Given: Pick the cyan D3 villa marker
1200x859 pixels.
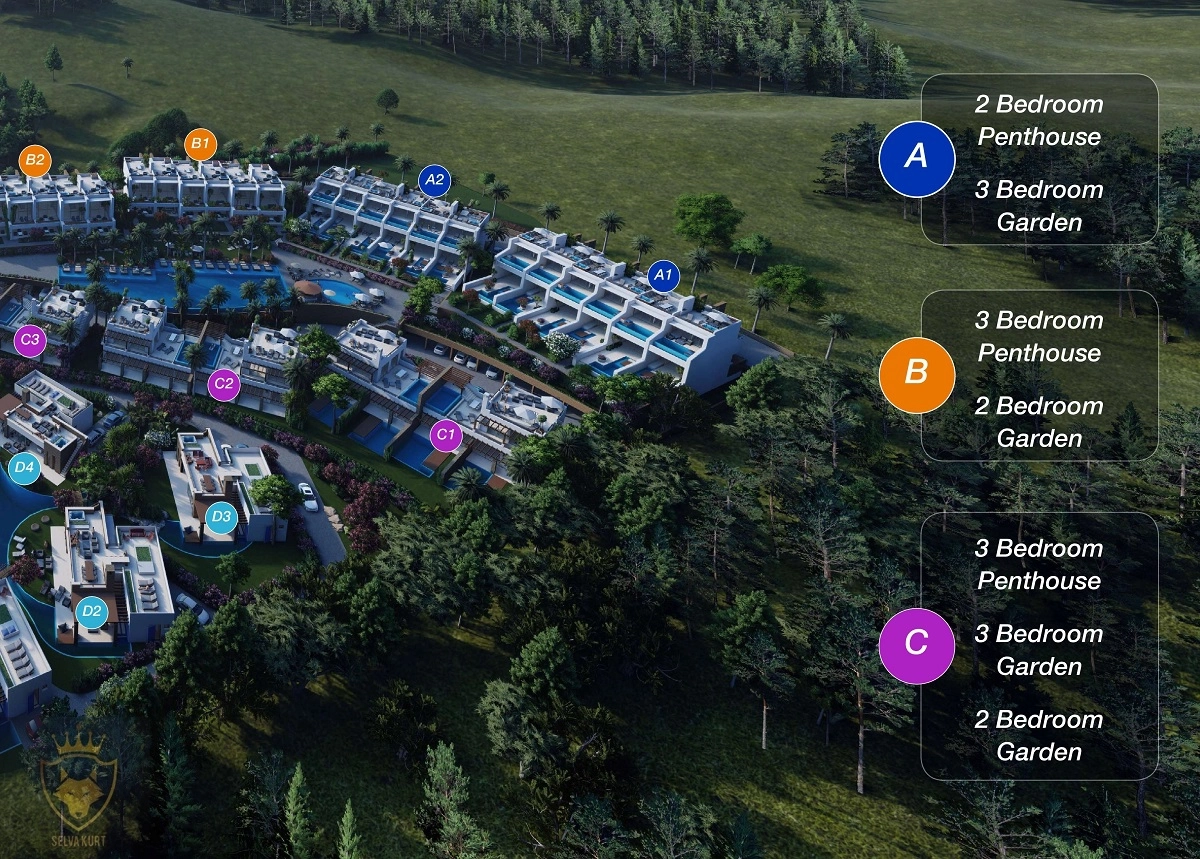Looking at the screenshot, I should (x=222, y=517).
